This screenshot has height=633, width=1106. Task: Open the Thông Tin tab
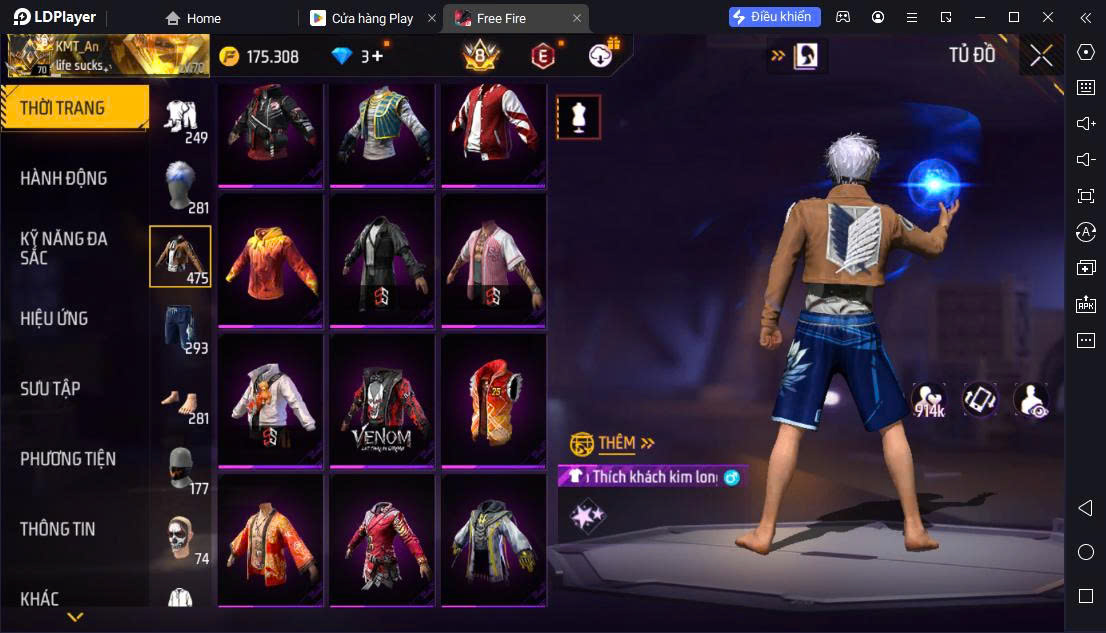(x=58, y=529)
